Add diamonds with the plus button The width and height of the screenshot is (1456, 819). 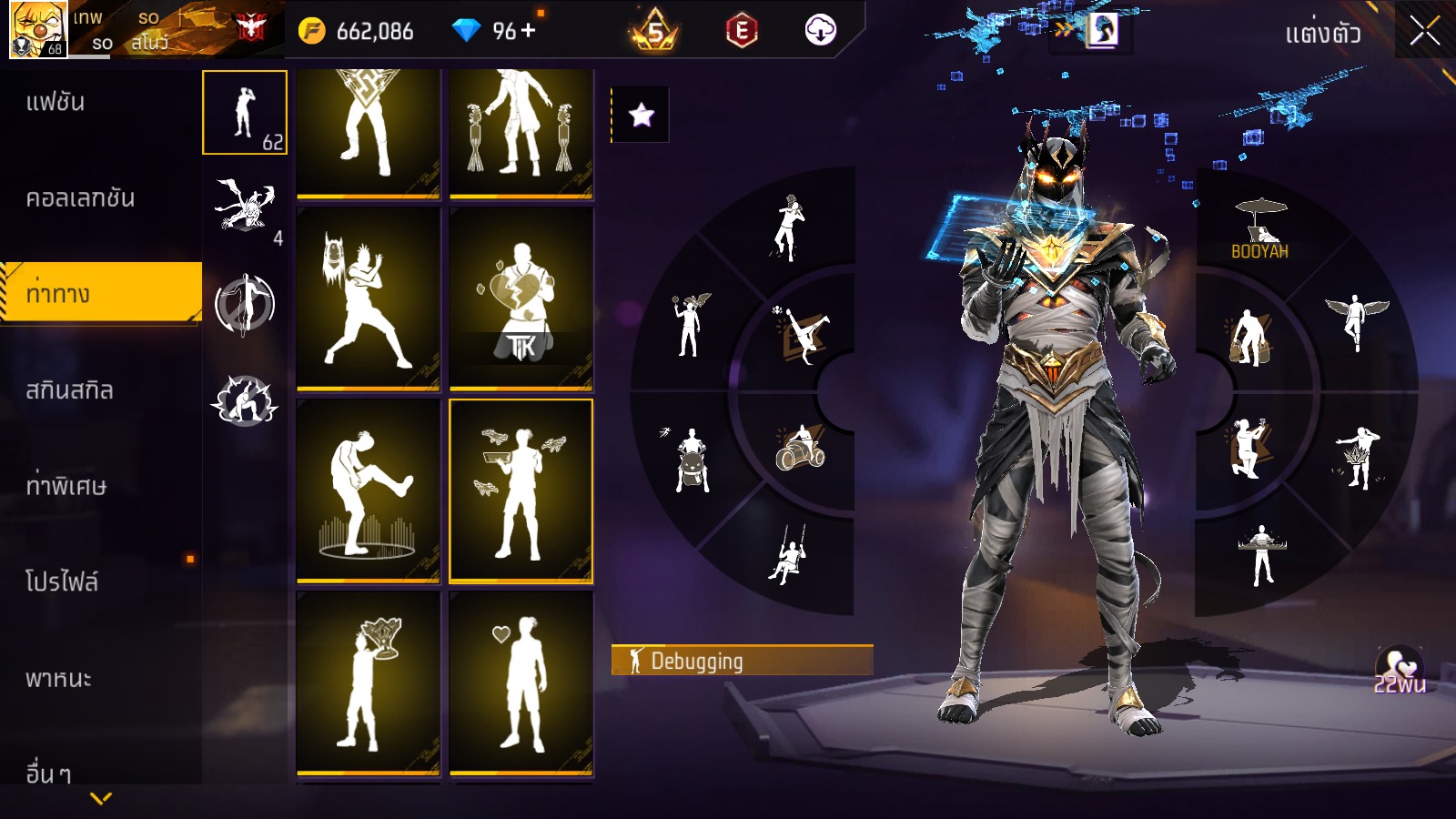coord(529,31)
